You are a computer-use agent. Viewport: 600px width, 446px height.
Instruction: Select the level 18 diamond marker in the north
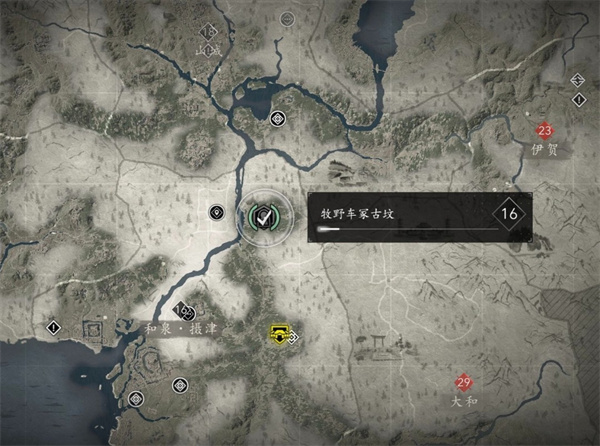pyautogui.click(x=208, y=33)
